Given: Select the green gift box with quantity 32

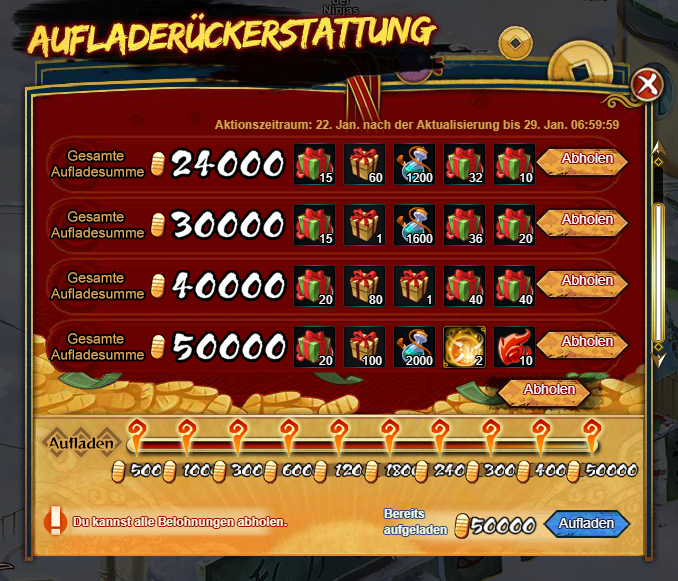Looking at the screenshot, I should [464, 164].
